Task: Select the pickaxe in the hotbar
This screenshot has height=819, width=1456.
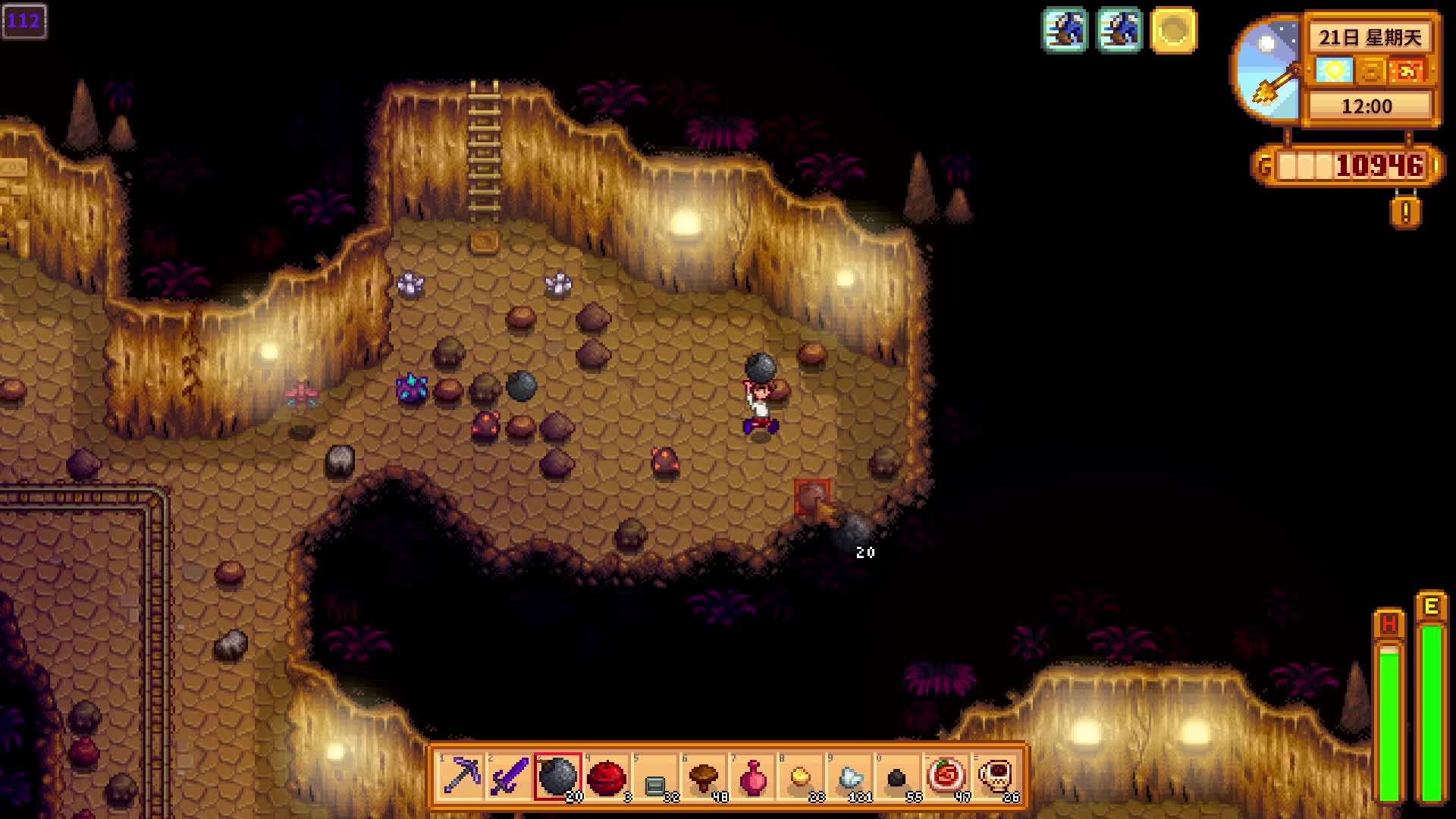Action: coord(461,776)
